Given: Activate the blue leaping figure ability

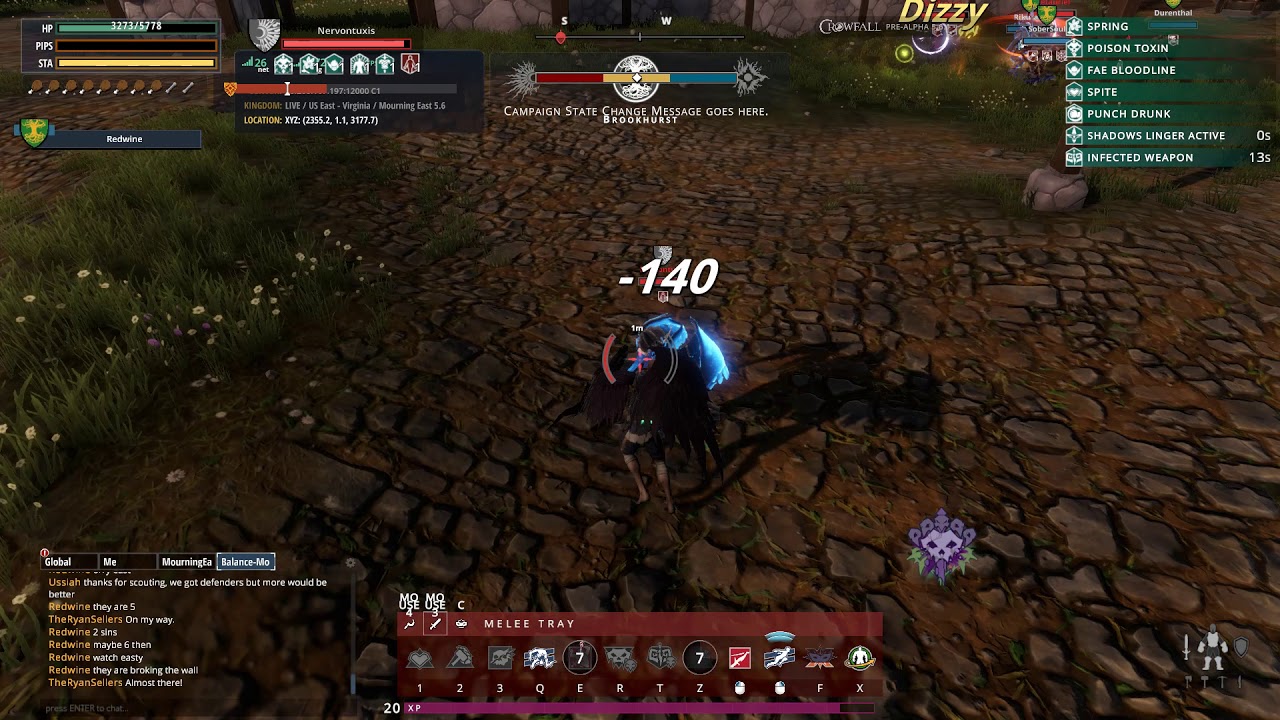Looking at the screenshot, I should (x=780, y=658).
